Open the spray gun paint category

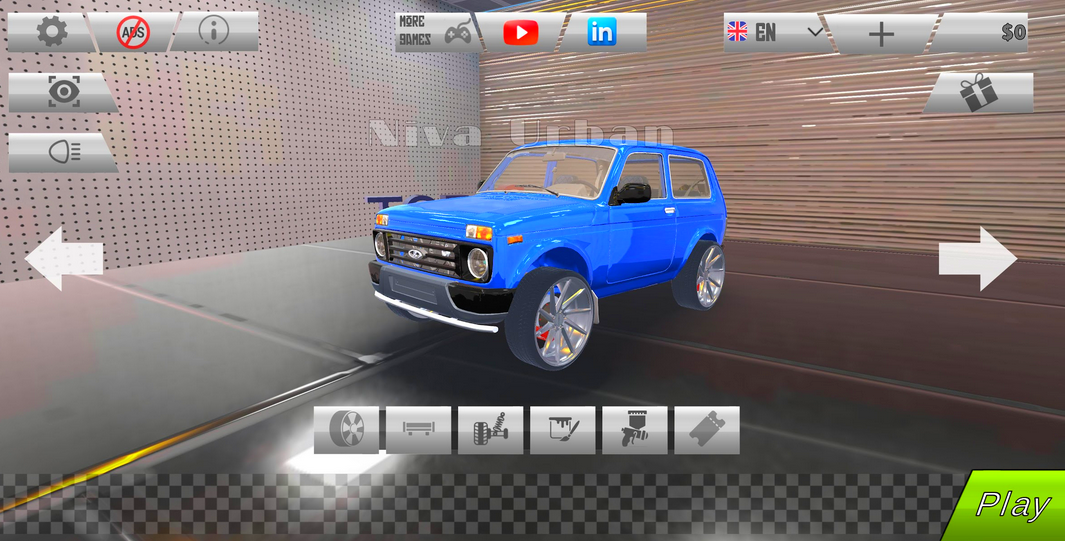click(635, 430)
